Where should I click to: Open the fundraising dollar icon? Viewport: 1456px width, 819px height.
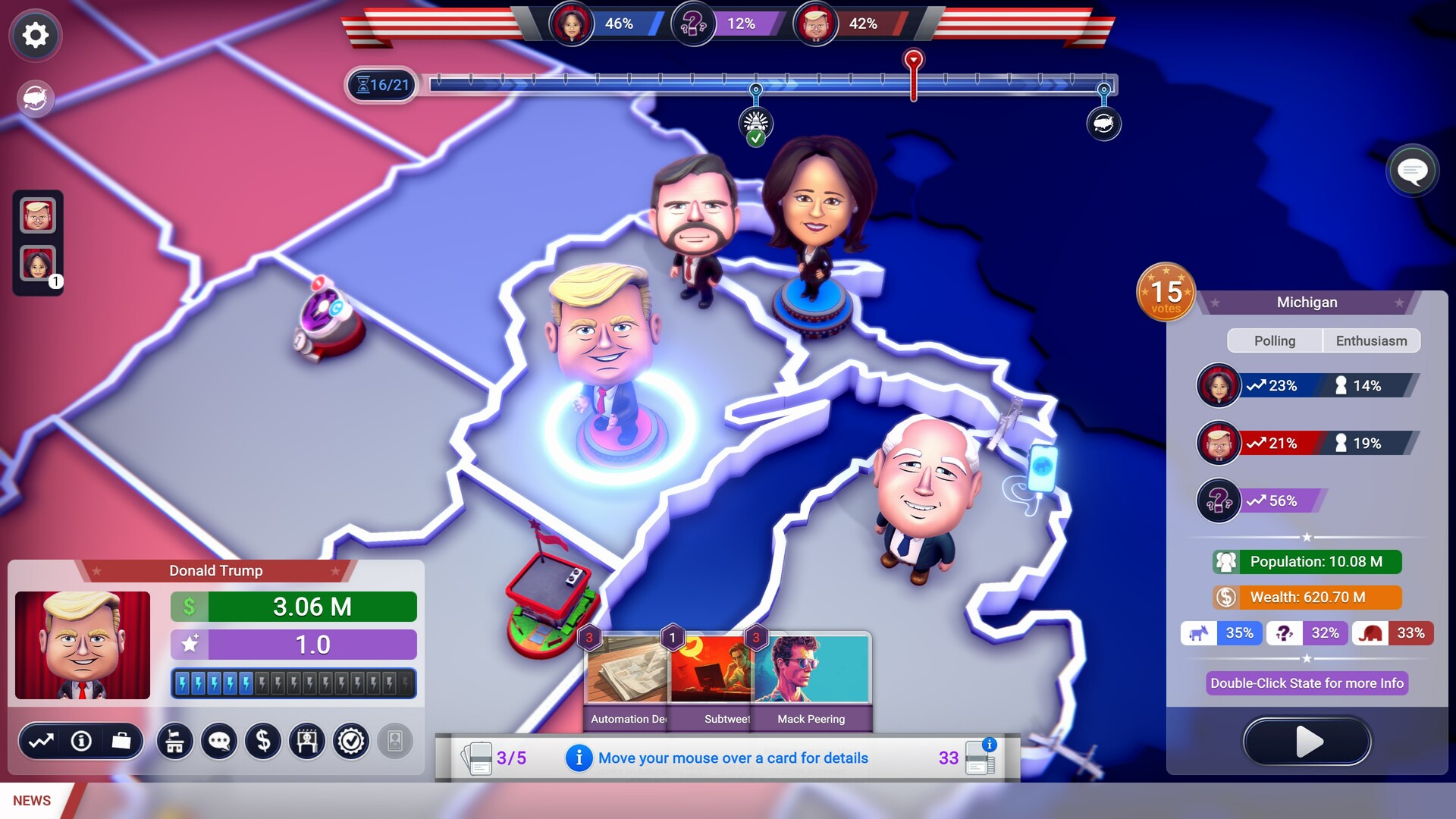click(x=263, y=742)
